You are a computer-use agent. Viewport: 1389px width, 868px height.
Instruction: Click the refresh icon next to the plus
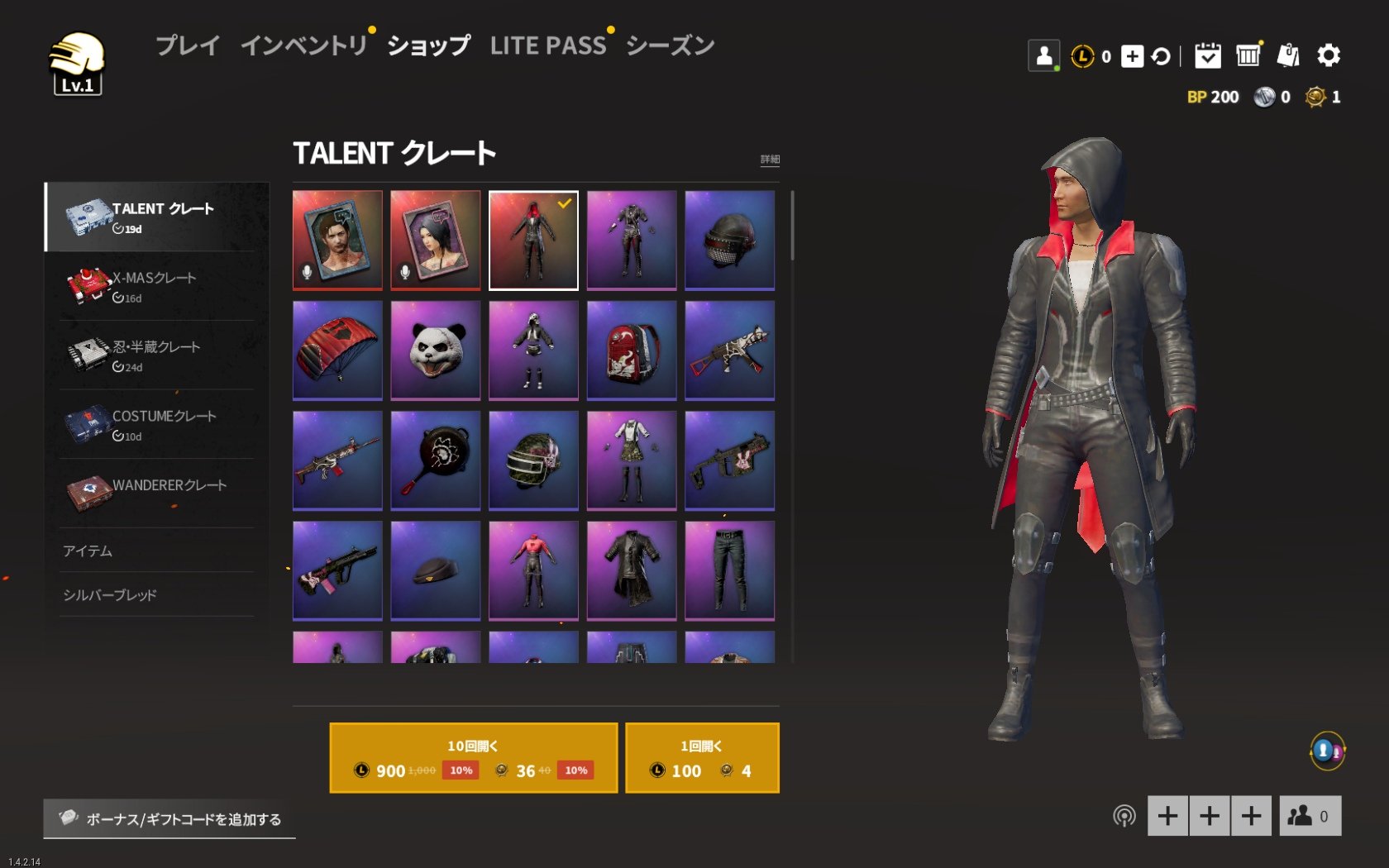(x=1162, y=56)
